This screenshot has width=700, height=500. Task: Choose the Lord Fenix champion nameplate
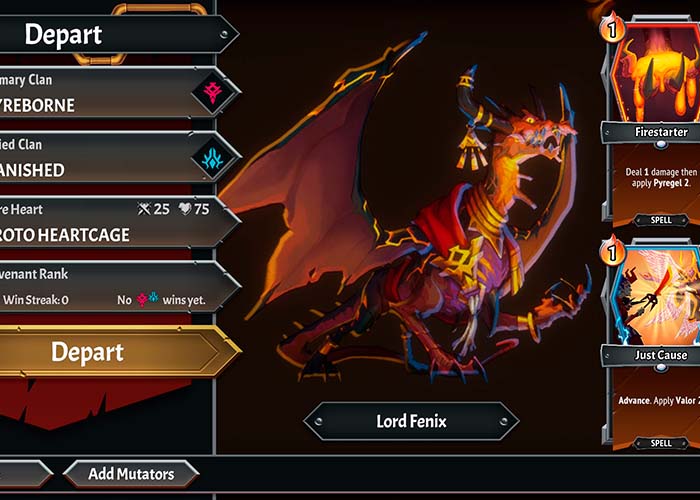point(412,421)
